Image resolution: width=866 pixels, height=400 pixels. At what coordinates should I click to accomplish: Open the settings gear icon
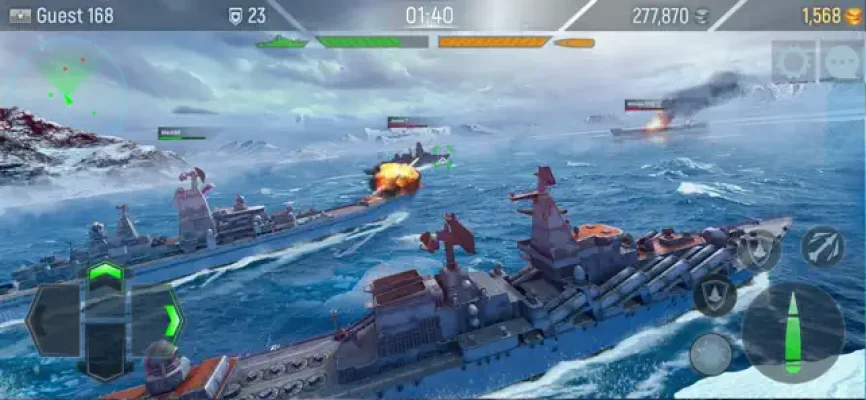tap(794, 63)
